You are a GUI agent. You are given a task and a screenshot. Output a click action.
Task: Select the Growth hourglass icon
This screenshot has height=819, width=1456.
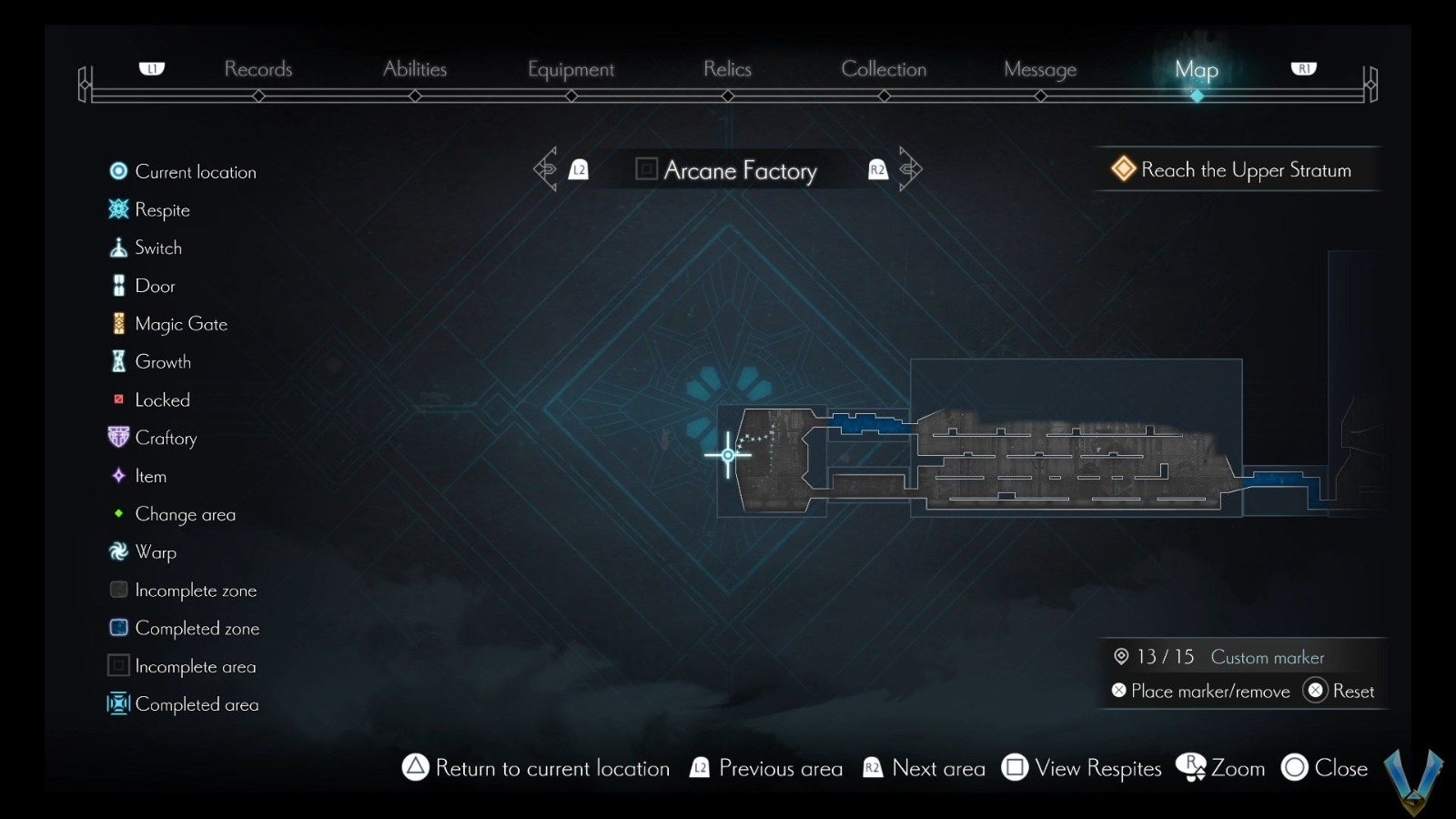[118, 361]
